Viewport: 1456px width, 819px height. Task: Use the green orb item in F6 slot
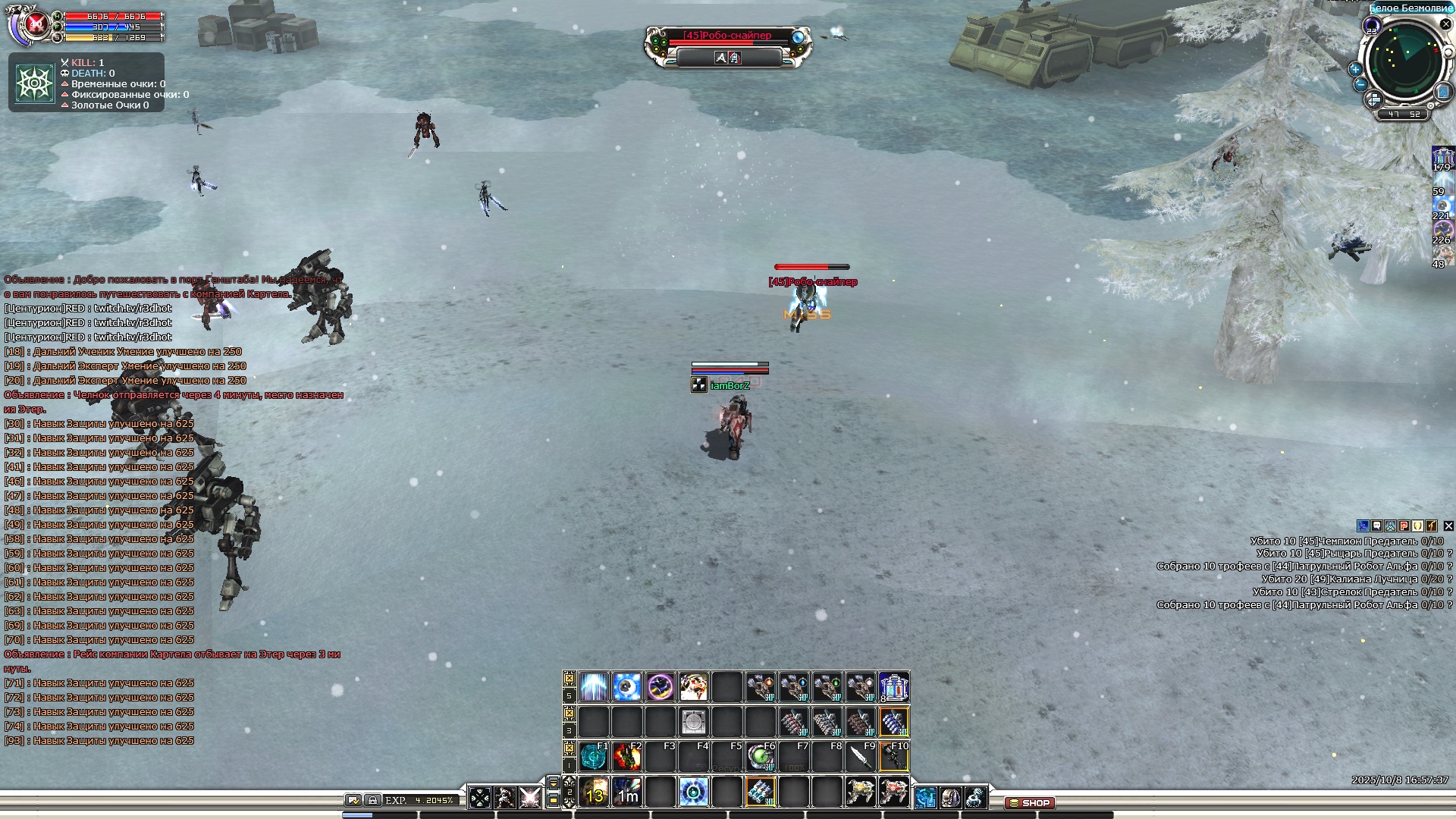[760, 757]
